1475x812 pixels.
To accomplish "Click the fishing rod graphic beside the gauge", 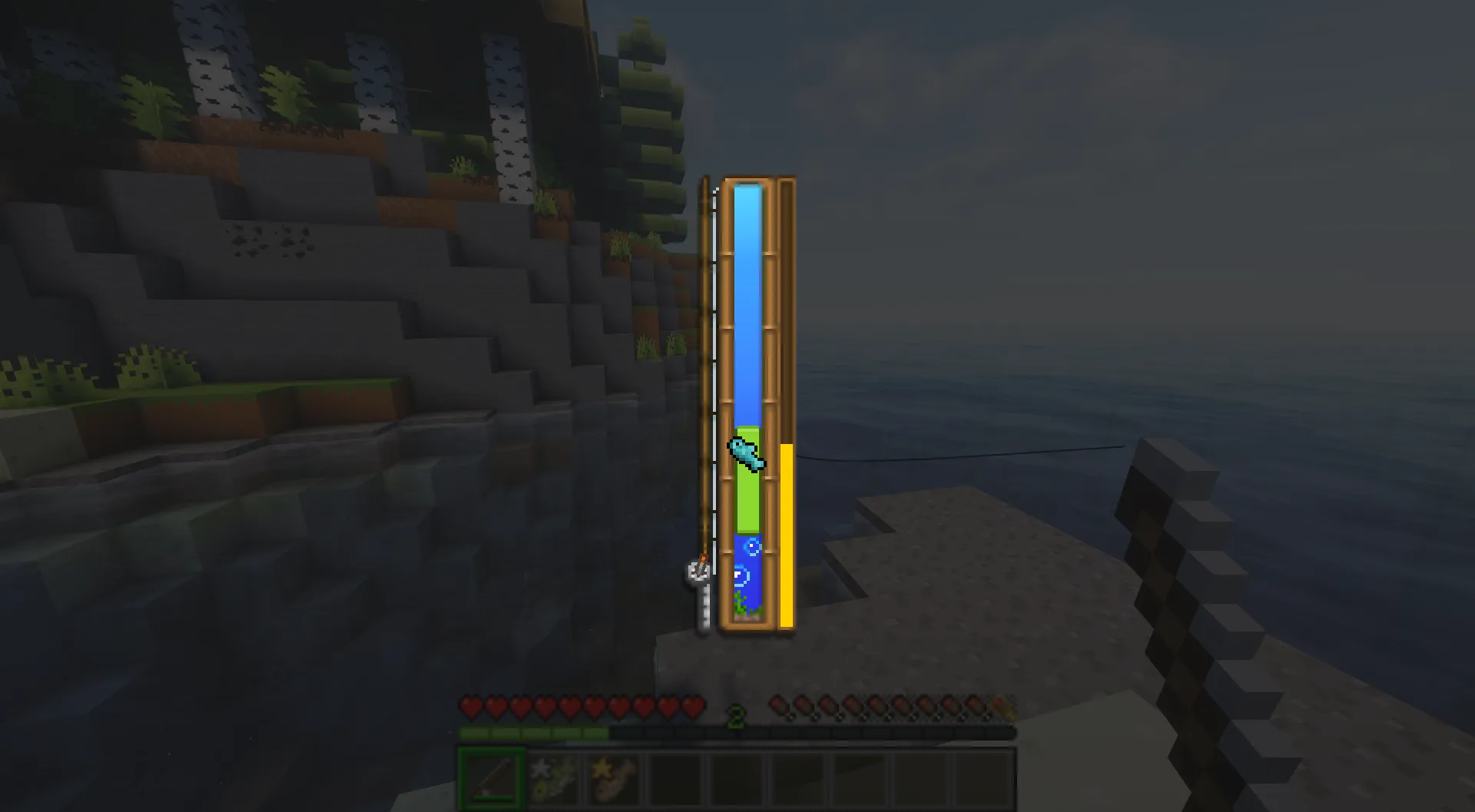I will point(703,346).
